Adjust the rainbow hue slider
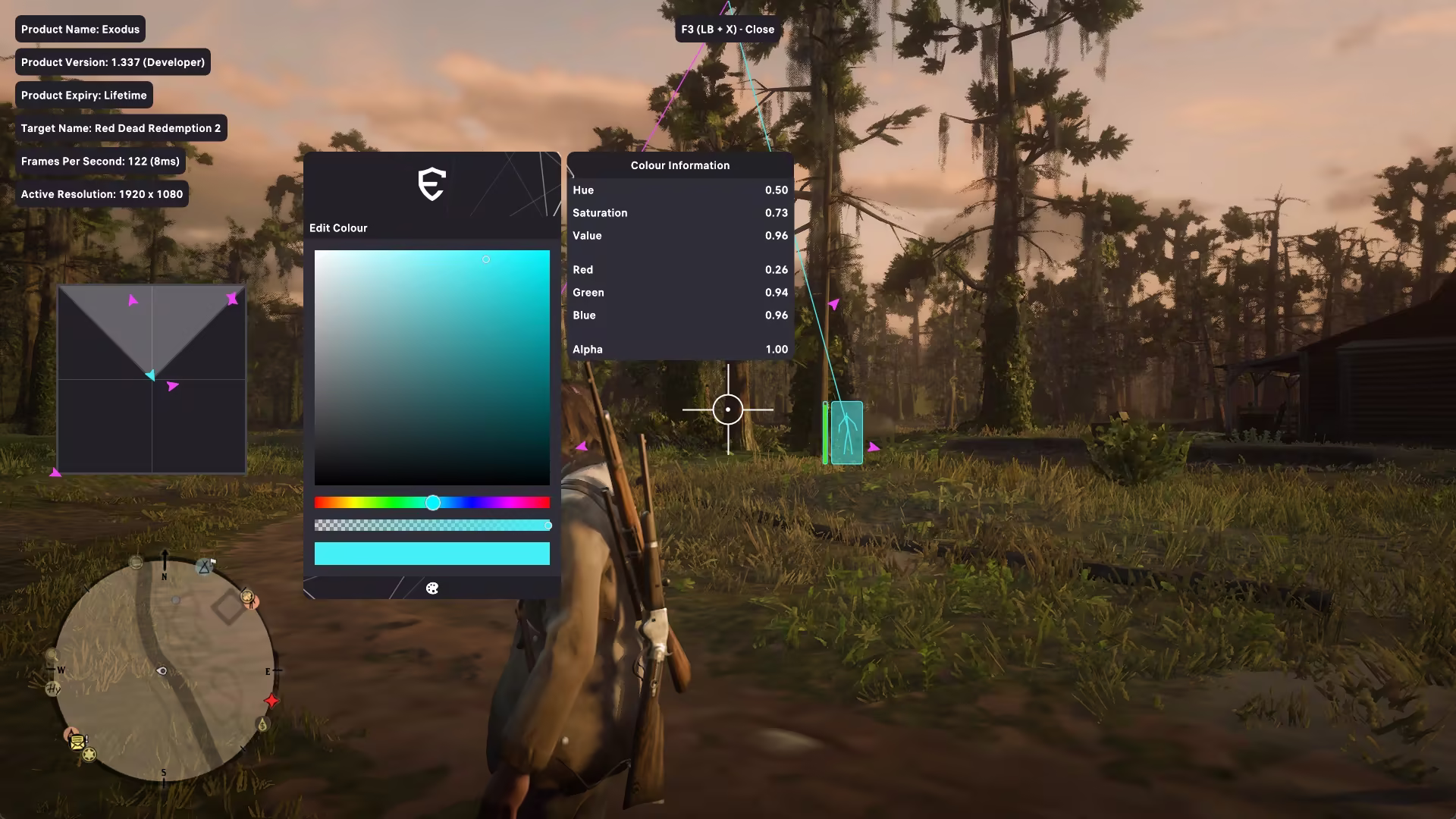This screenshot has height=819, width=1456. (431, 503)
